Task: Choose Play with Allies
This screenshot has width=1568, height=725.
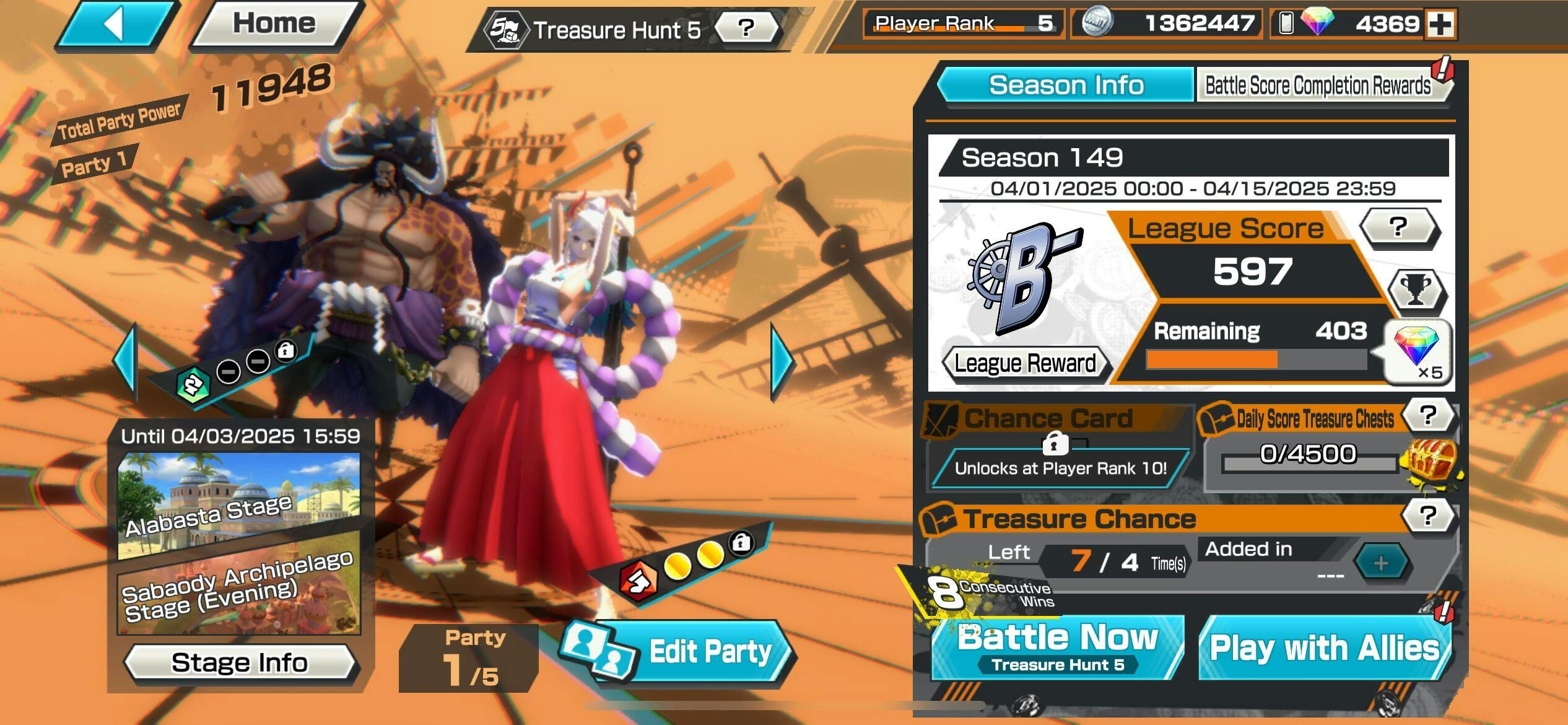Action: [1324, 649]
